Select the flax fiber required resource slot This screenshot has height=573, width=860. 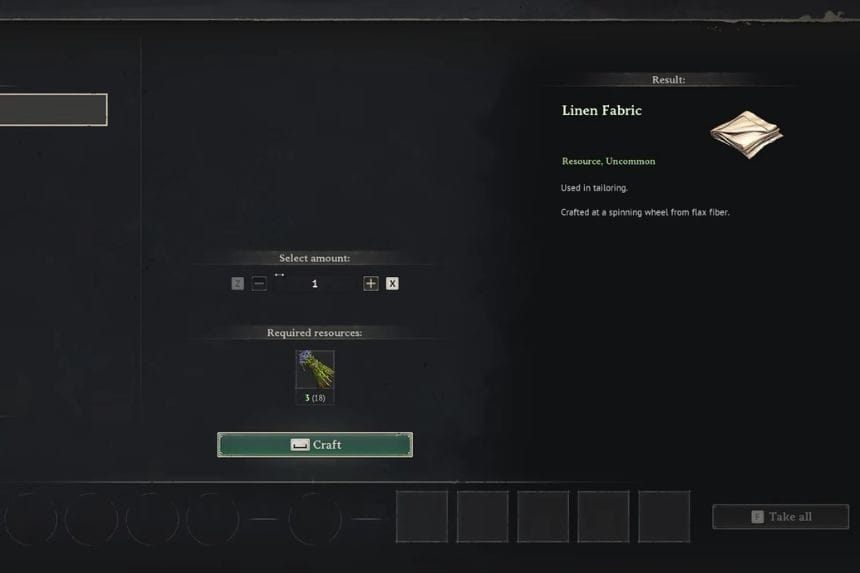(315, 369)
